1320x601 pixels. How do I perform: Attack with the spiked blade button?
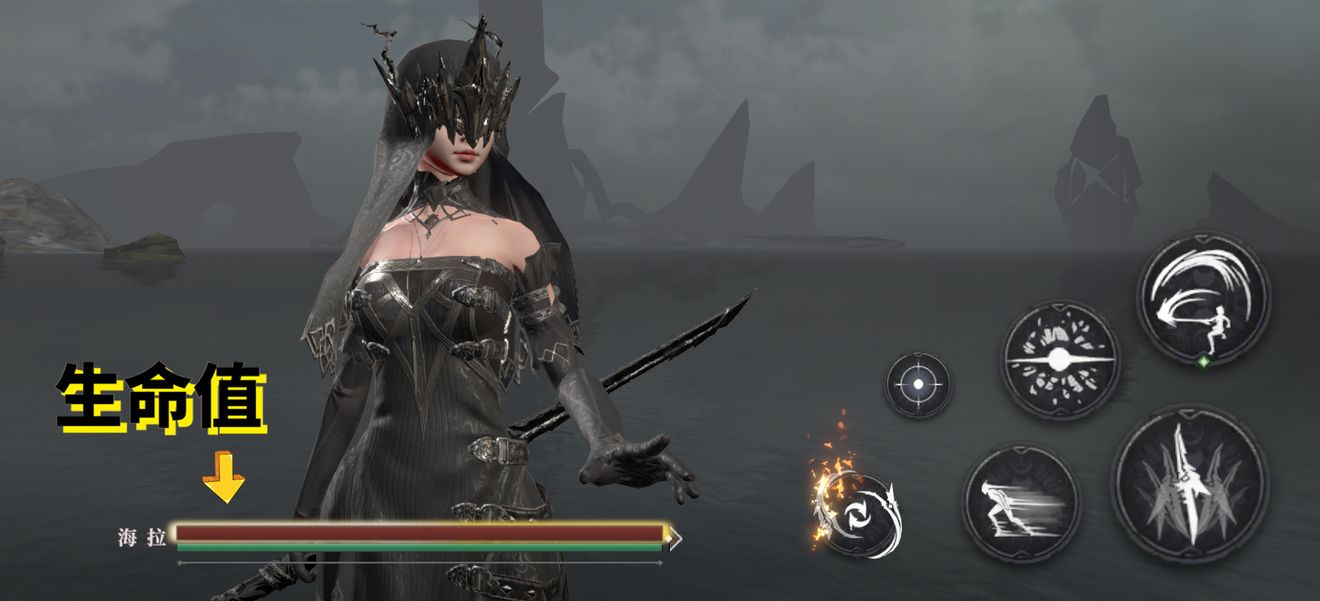pyautogui.click(x=1190, y=483)
